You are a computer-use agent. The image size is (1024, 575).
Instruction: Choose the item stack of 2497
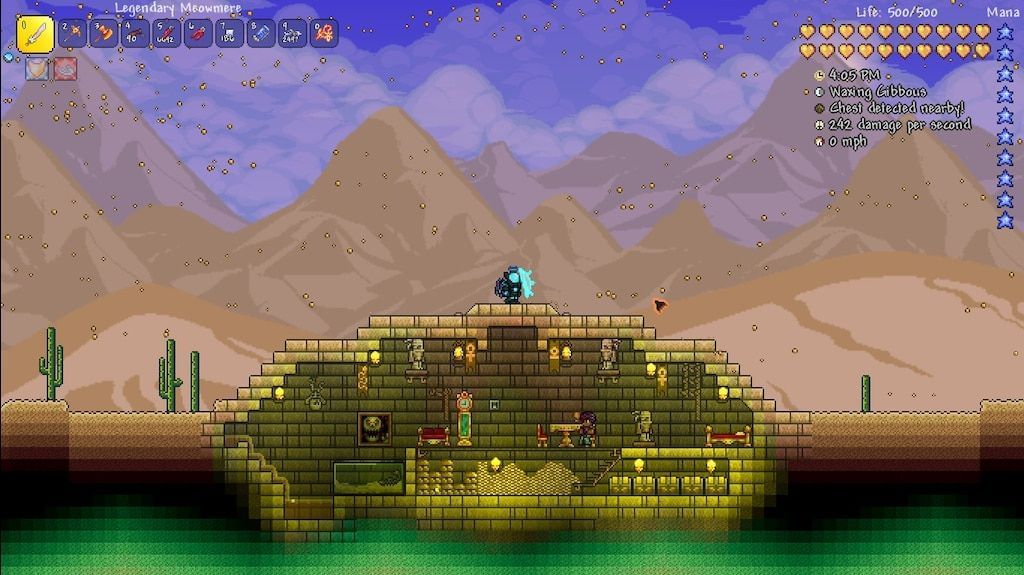[292, 34]
